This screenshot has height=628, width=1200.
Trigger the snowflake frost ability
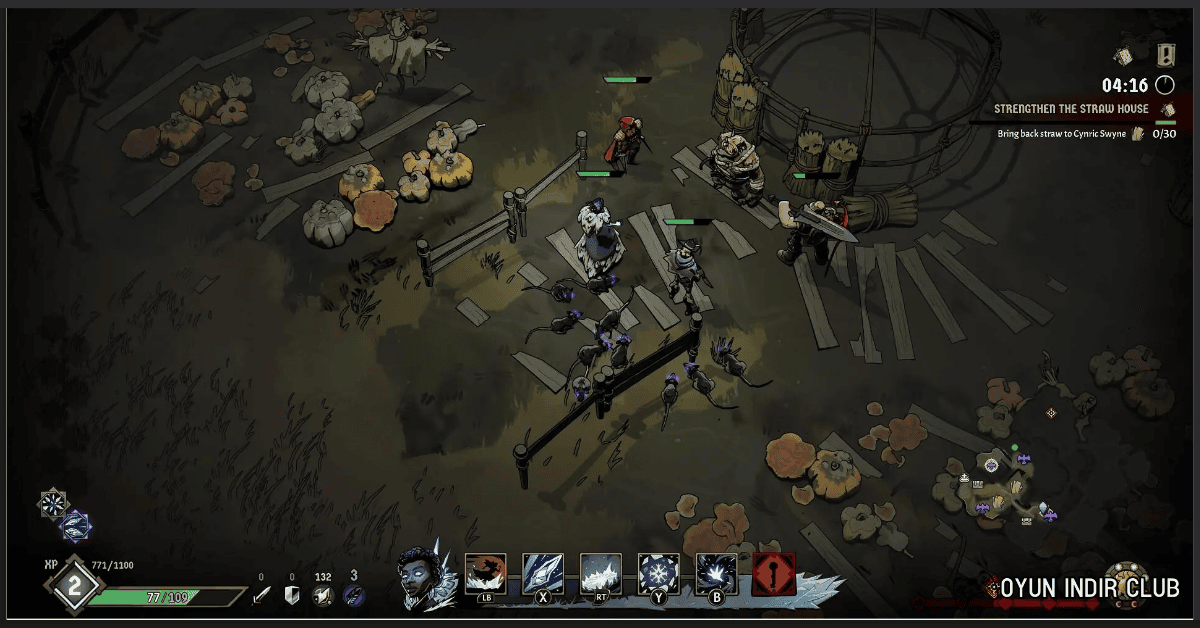tap(659, 574)
